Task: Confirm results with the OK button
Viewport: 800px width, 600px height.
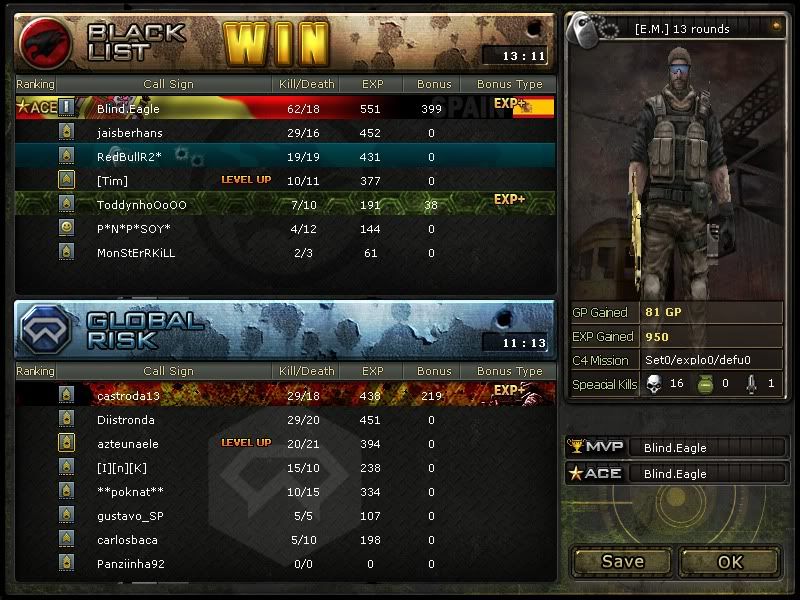Action: [x=730, y=561]
